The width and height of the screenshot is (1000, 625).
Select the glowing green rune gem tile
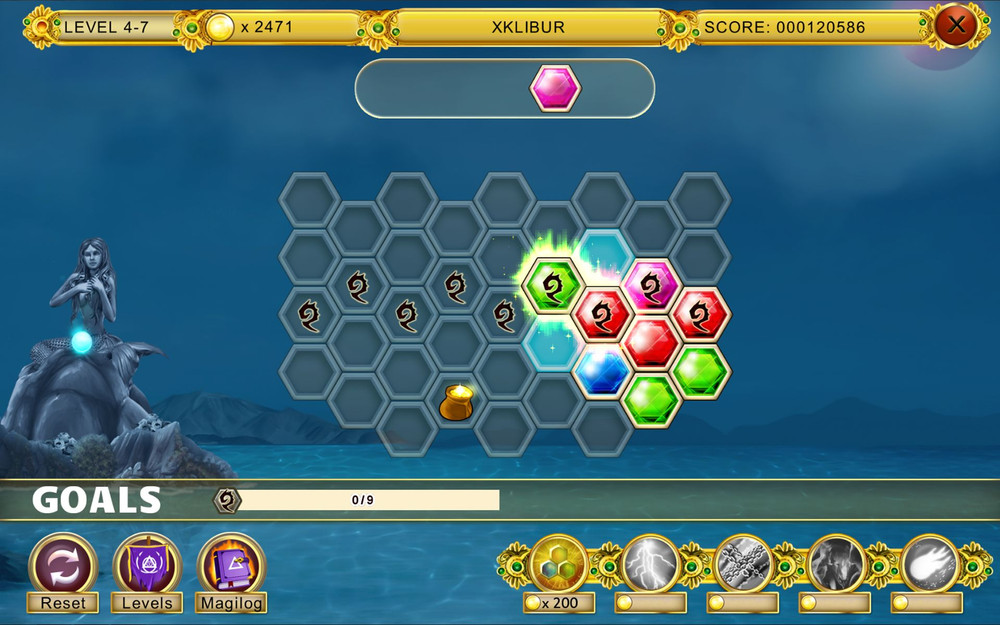coord(553,286)
